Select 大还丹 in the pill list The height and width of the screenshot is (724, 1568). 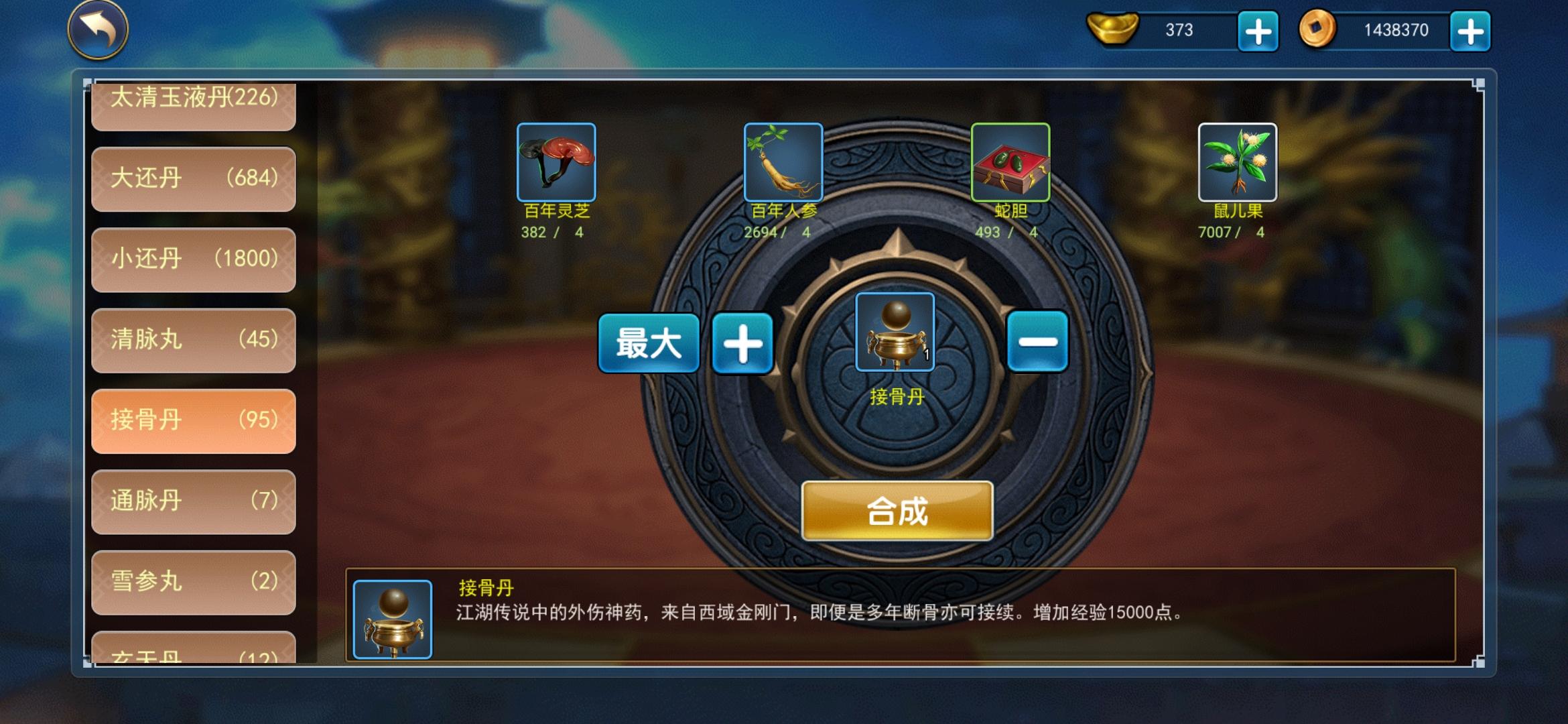(193, 178)
